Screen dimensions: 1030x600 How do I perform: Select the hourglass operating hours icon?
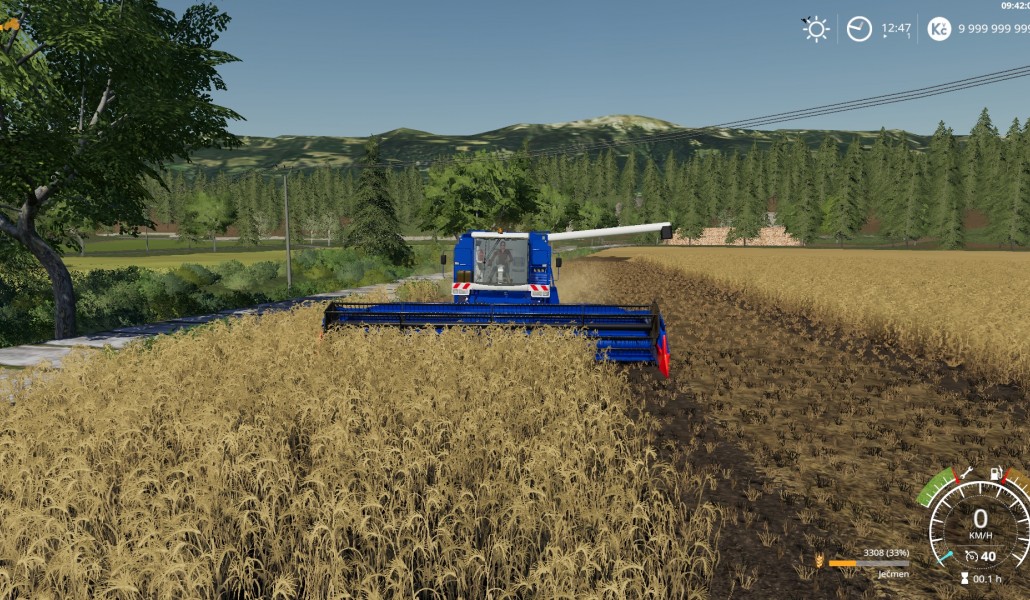point(965,578)
